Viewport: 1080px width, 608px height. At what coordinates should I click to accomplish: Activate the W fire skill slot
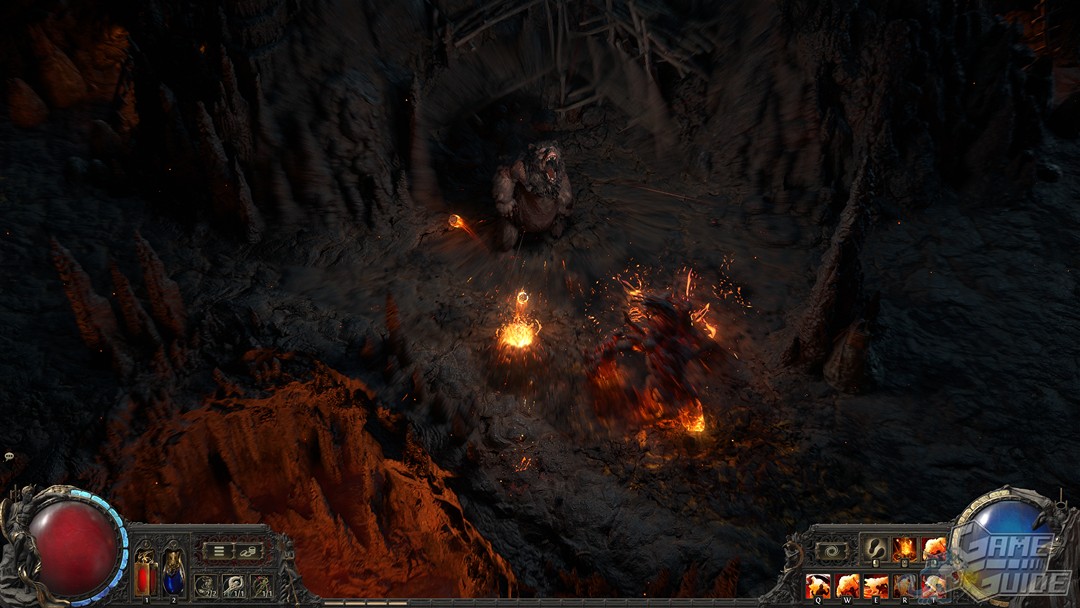[847, 585]
